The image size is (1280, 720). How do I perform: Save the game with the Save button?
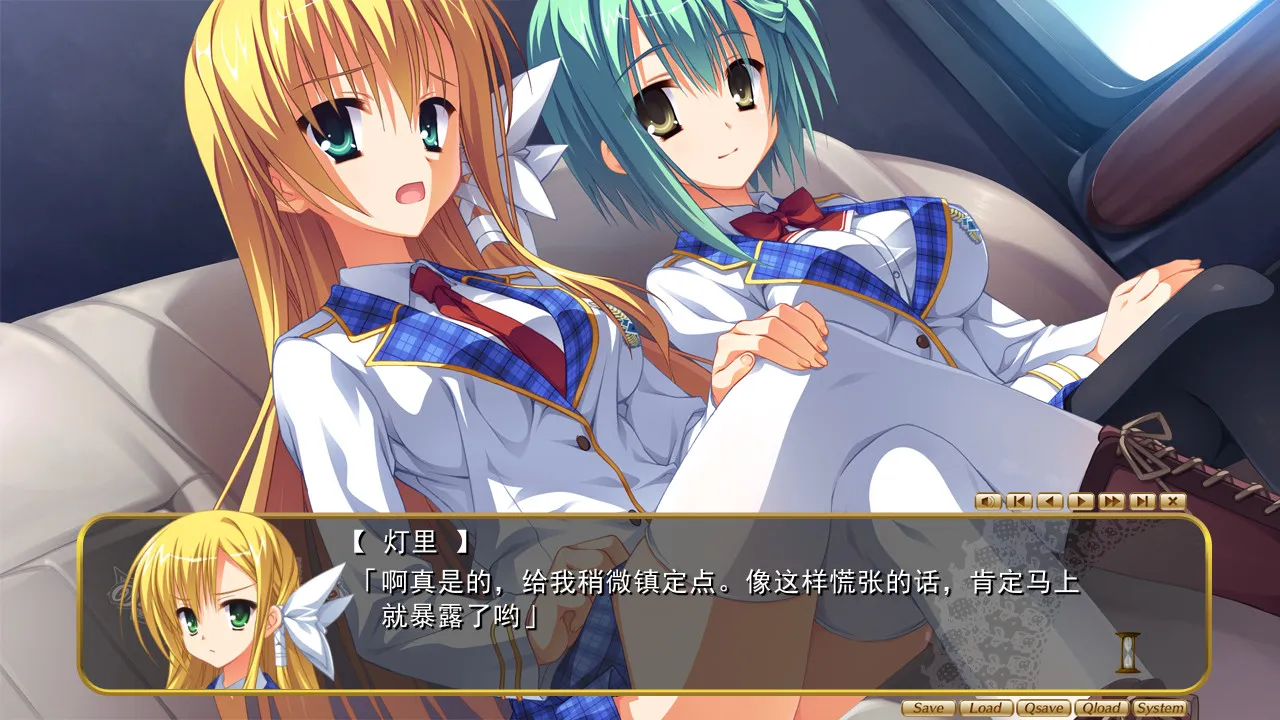pos(928,706)
